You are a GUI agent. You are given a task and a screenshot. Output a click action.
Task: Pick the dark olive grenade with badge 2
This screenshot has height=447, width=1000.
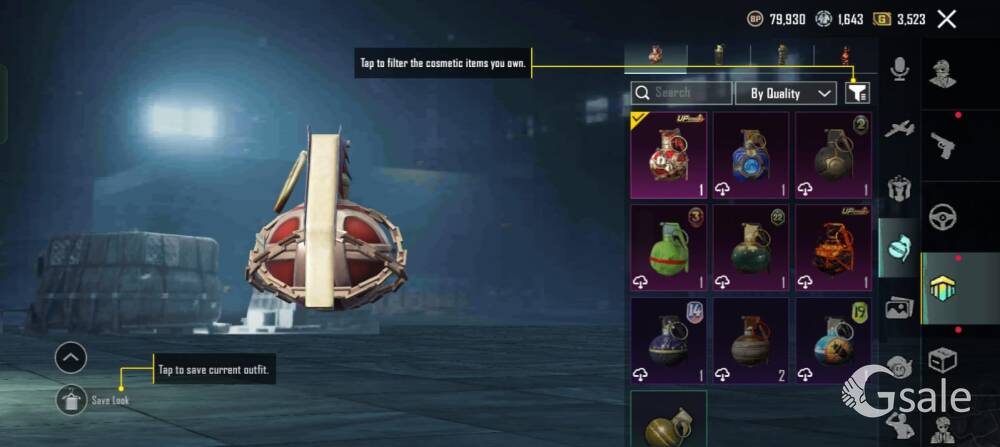832,156
